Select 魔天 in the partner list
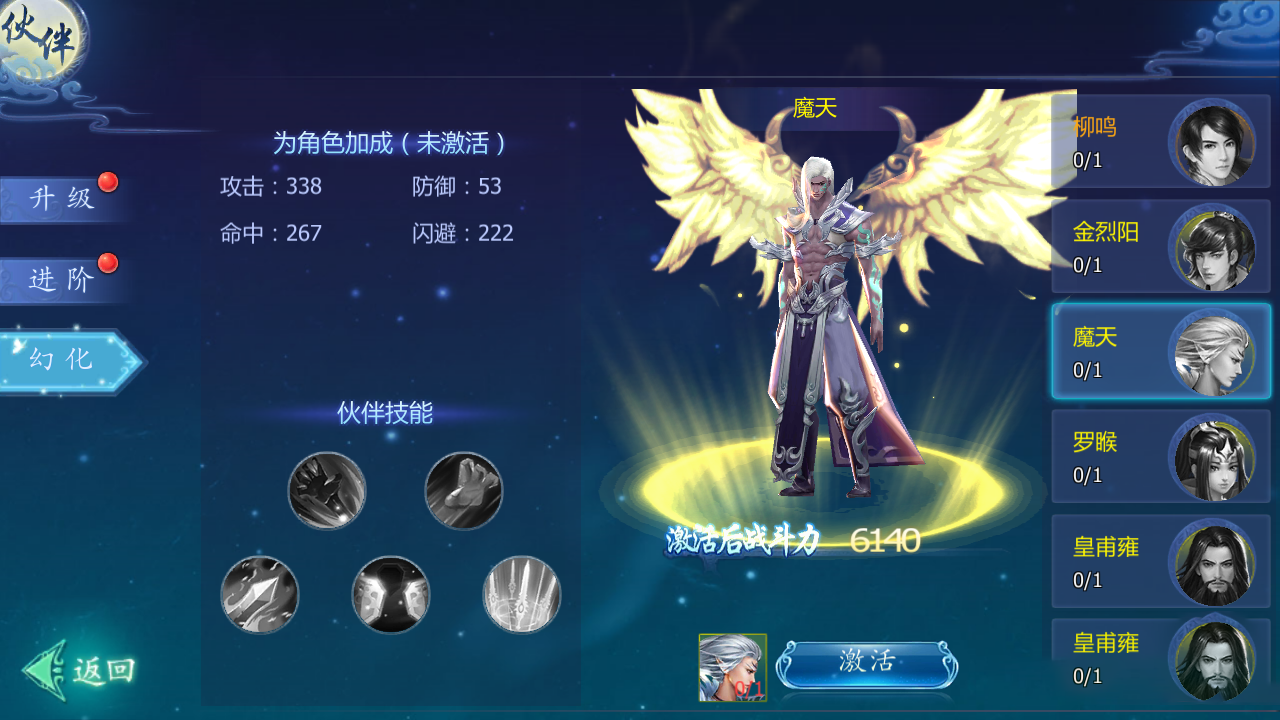 [x=1160, y=352]
